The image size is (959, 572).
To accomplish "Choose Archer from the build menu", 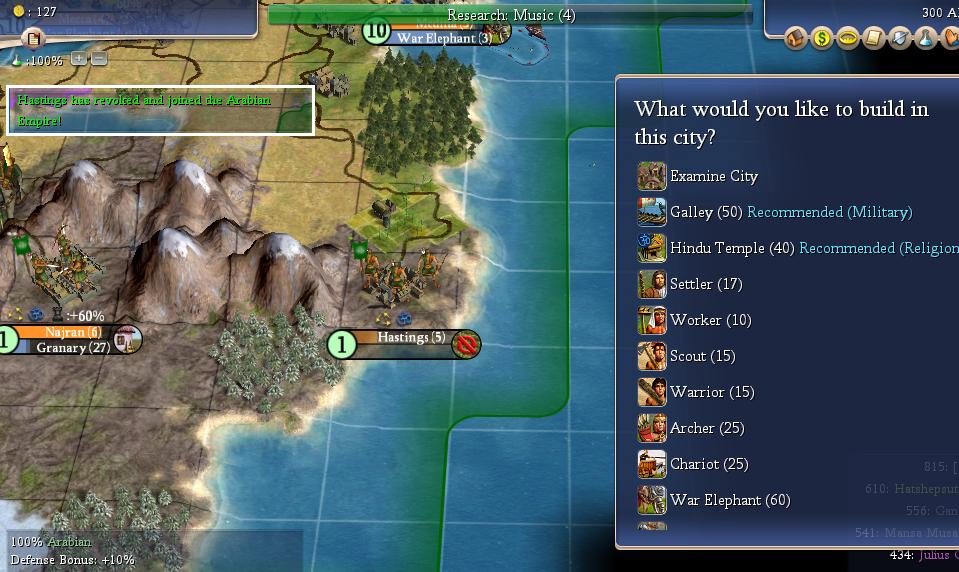I will 706,428.
